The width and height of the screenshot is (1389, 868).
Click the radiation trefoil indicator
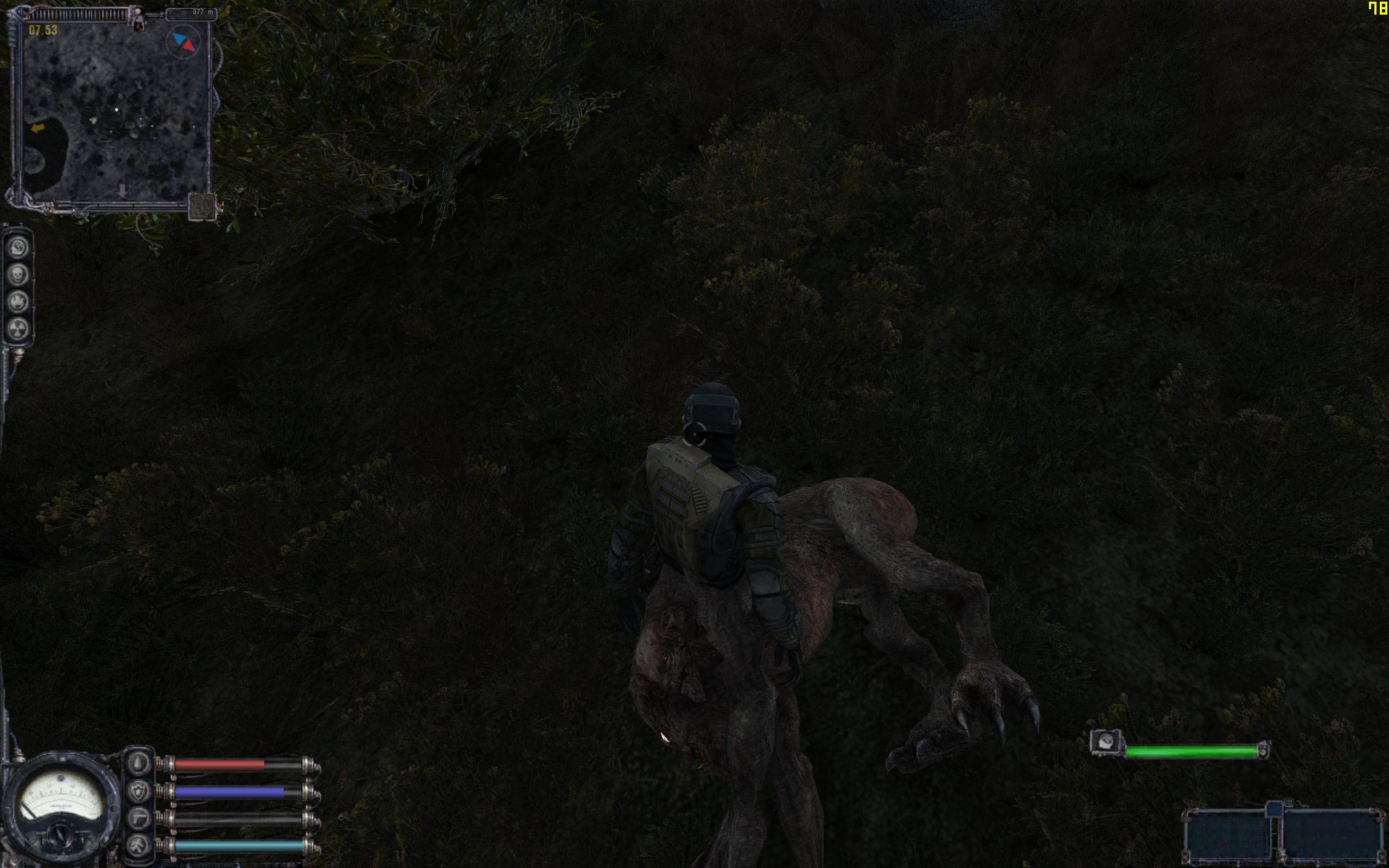pyautogui.click(x=18, y=328)
